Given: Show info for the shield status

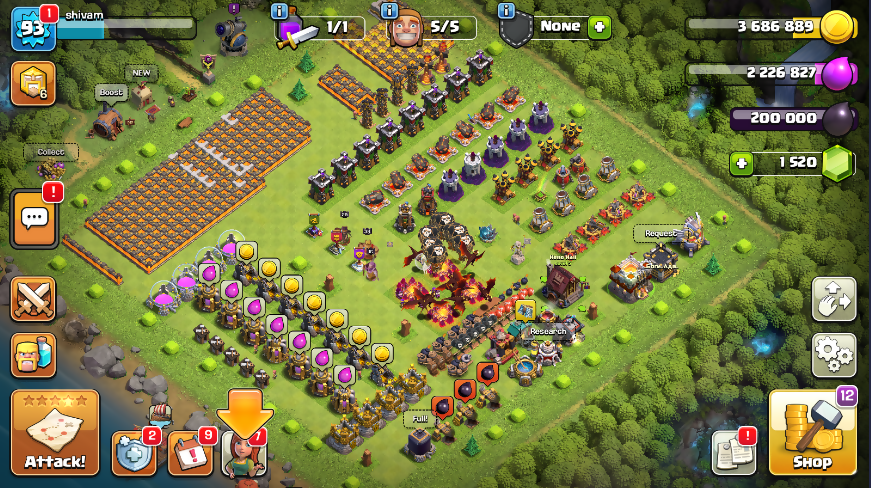Looking at the screenshot, I should pyautogui.click(x=506, y=10).
